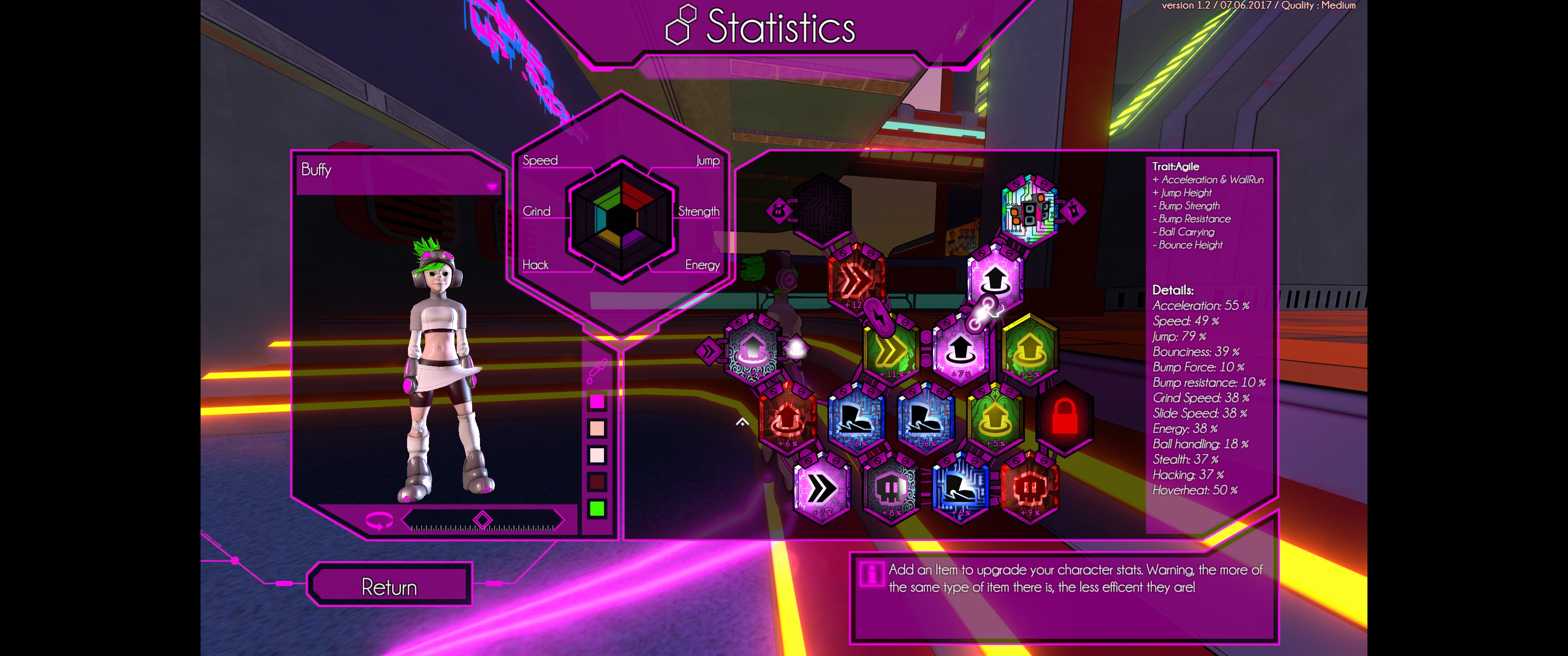Select the dark maroon color swatch
This screenshot has height=656, width=1568.
[x=597, y=482]
